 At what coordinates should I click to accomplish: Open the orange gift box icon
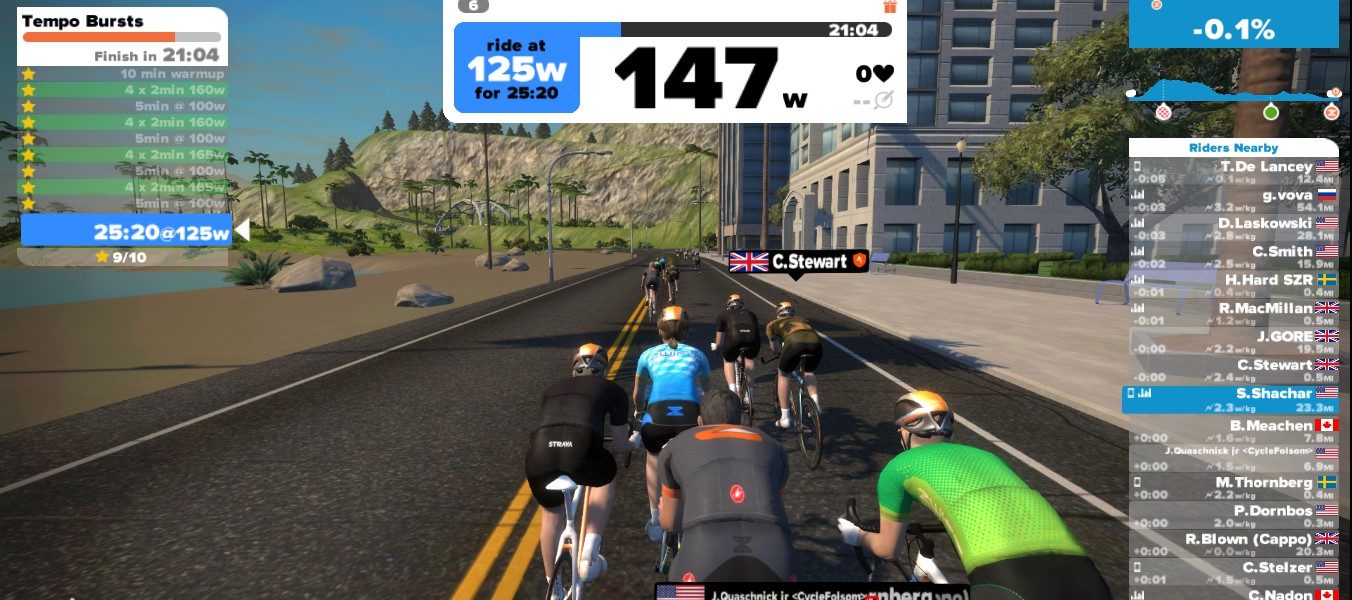[x=890, y=6]
